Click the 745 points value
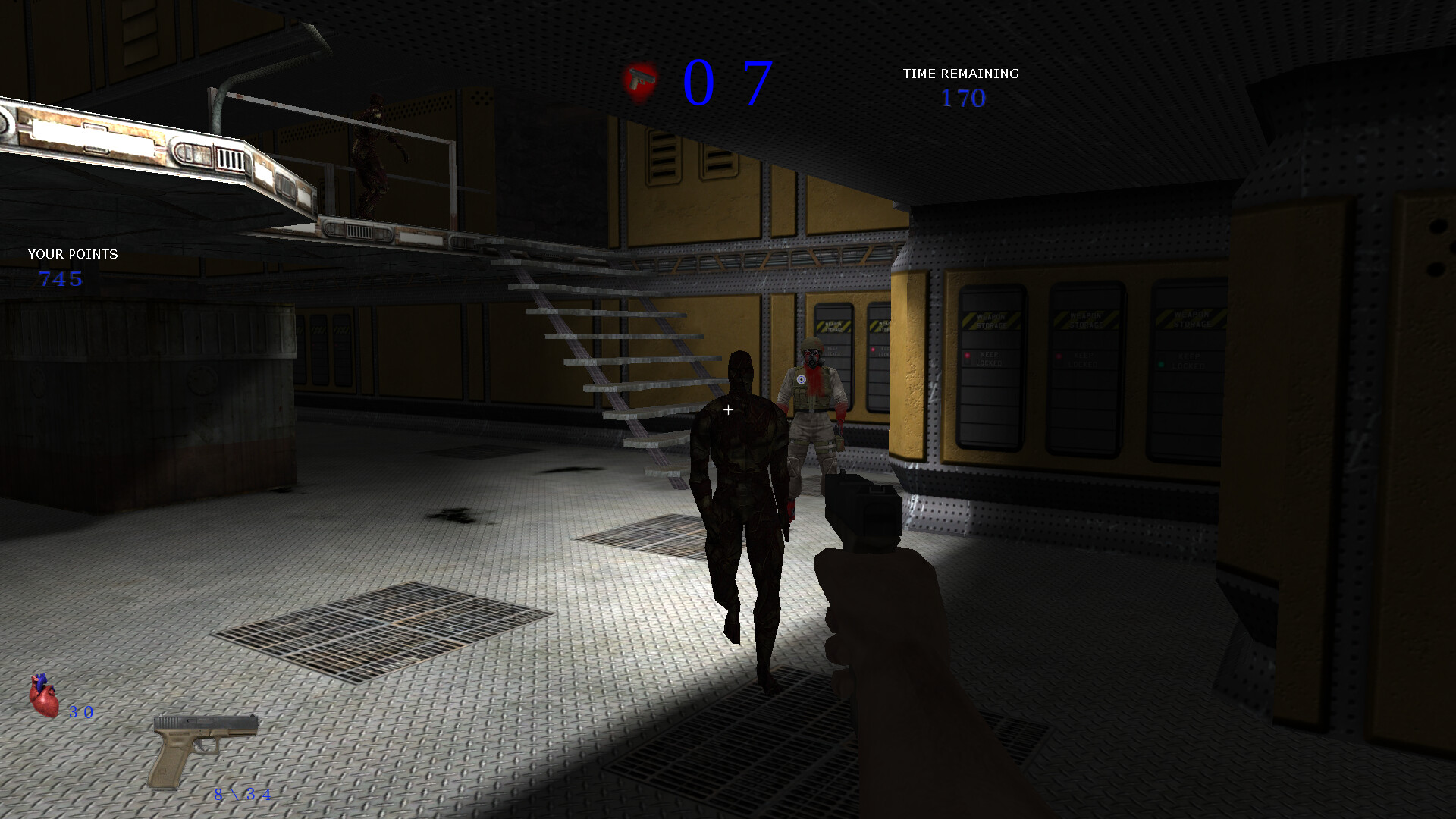Viewport: 1456px width, 819px height. click(61, 279)
